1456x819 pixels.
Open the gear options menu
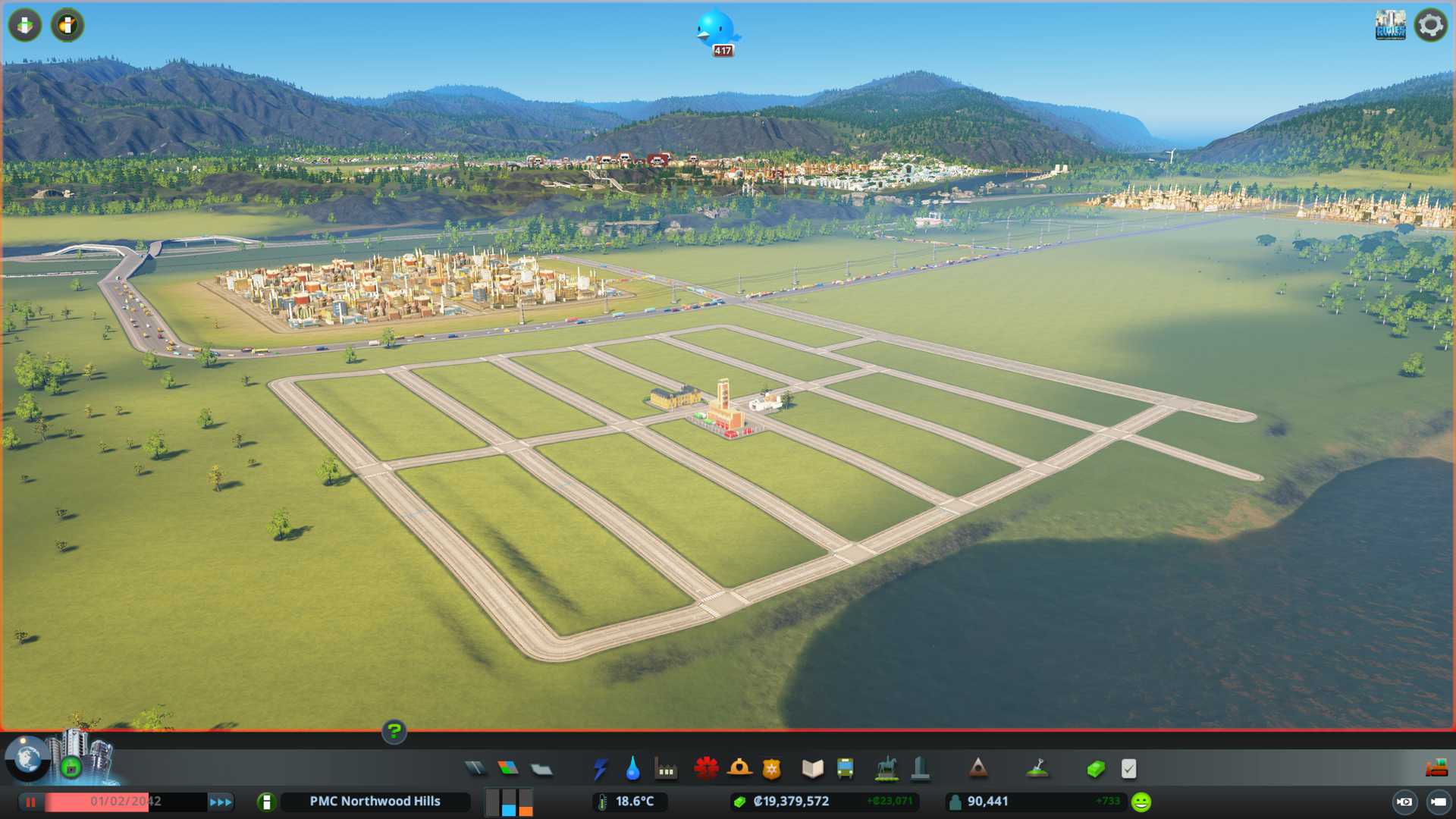coord(1430,25)
